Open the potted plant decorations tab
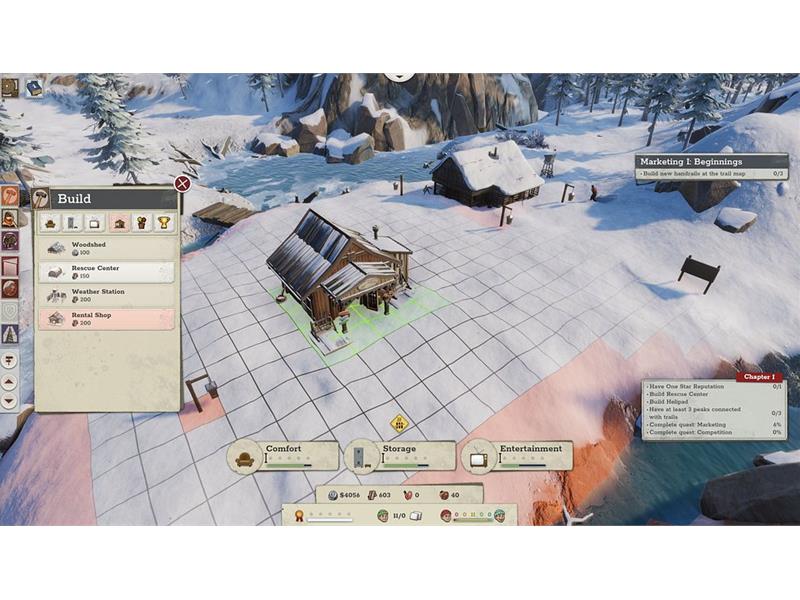This screenshot has height=600, width=800. 141,222
